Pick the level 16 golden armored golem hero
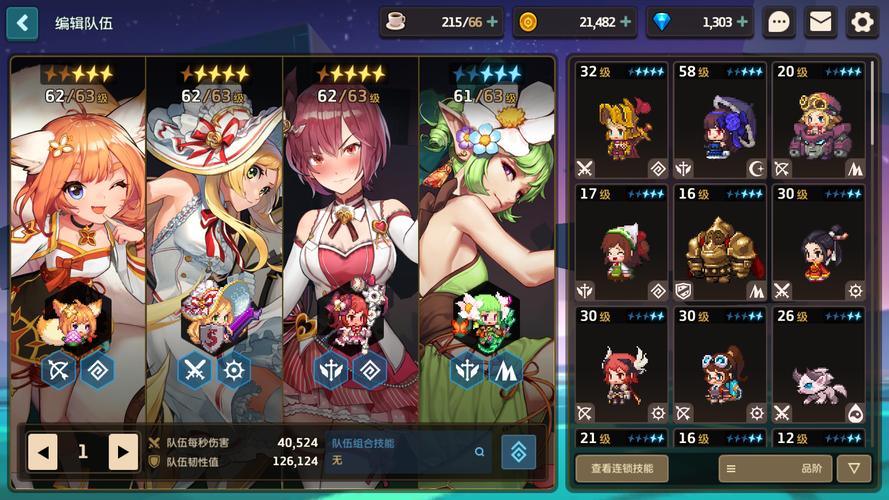 click(x=719, y=243)
